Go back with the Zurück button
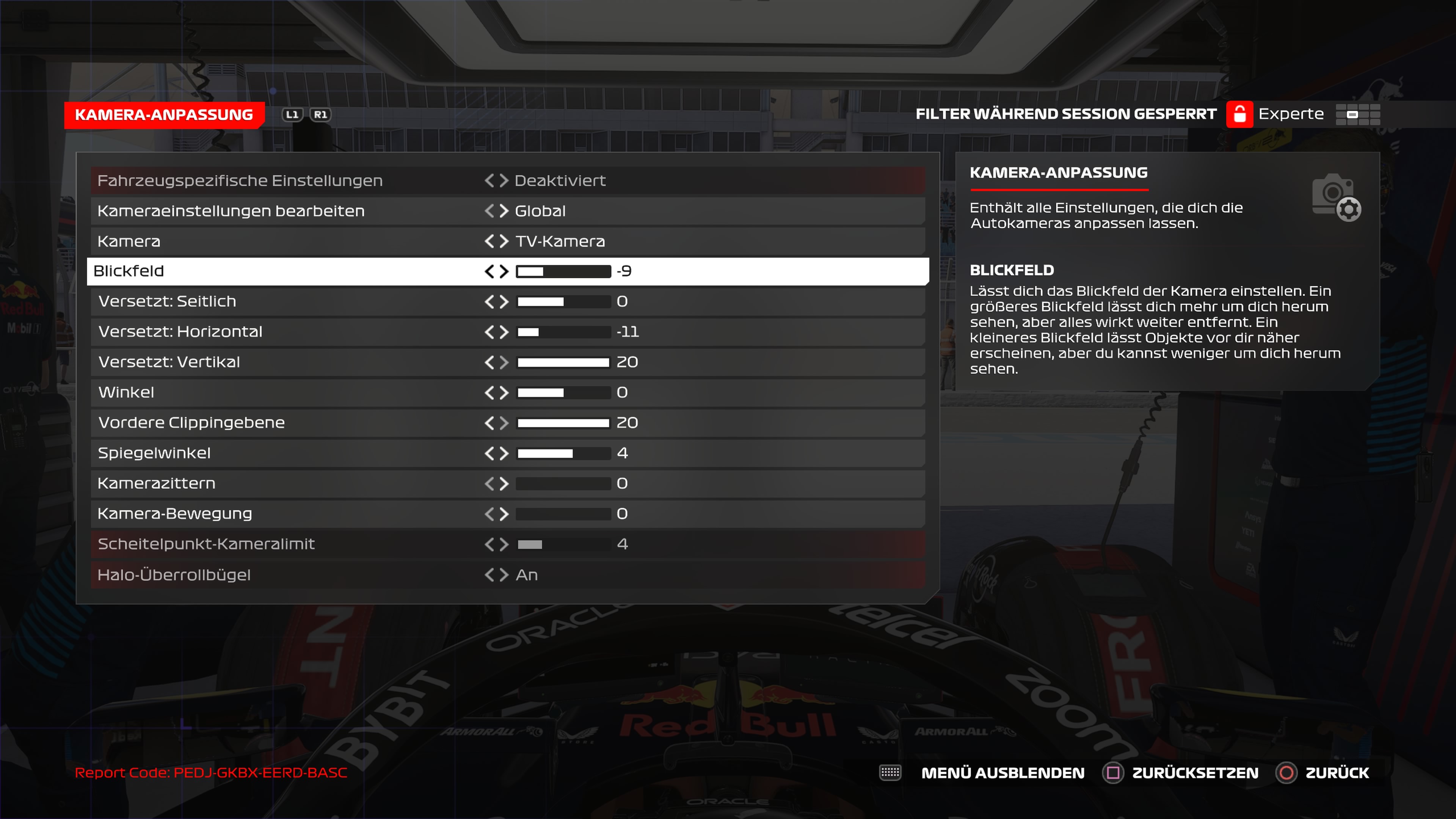1456x819 pixels. (x=1336, y=773)
